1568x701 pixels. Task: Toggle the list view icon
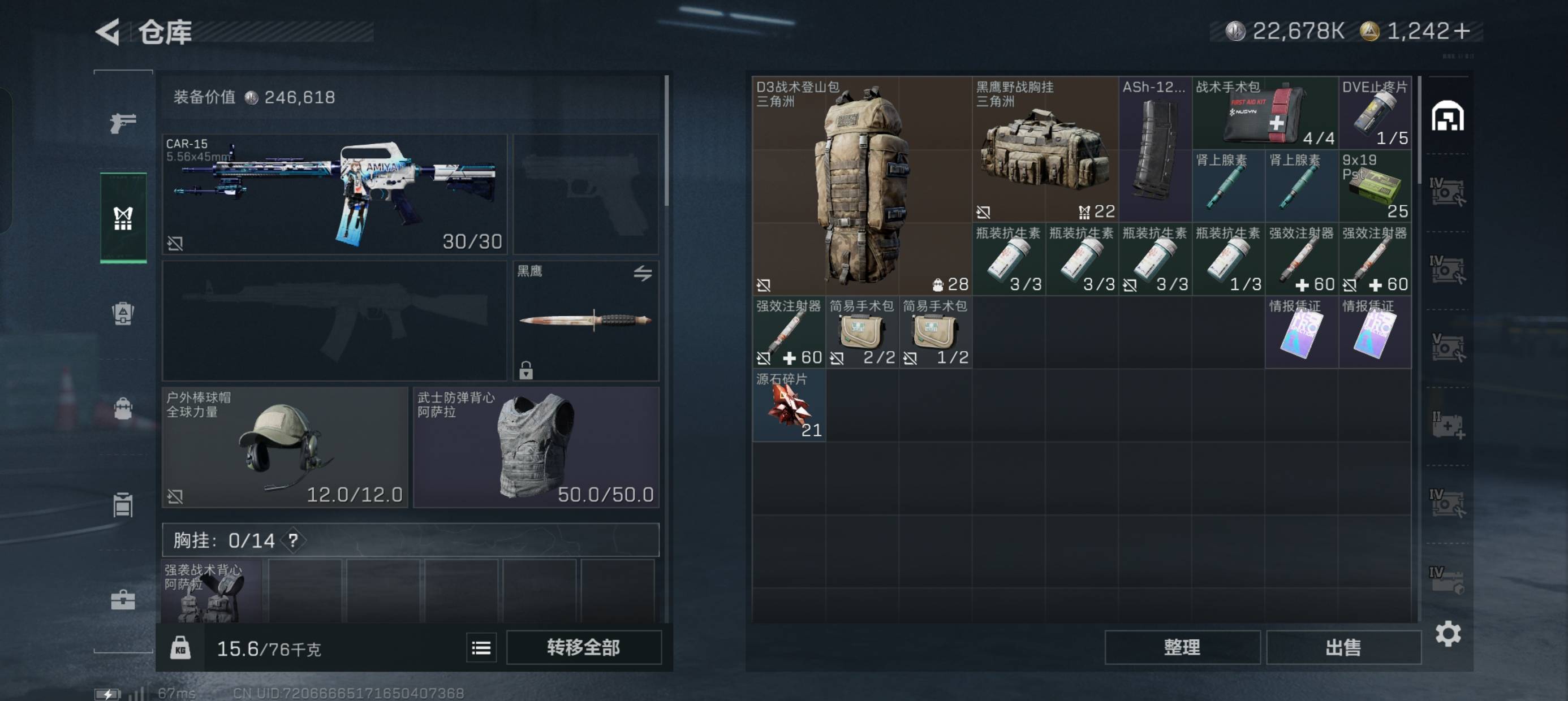point(481,648)
